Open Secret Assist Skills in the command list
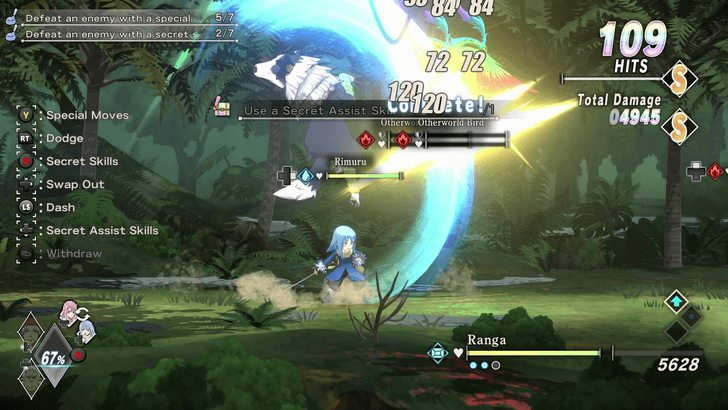 (x=102, y=230)
